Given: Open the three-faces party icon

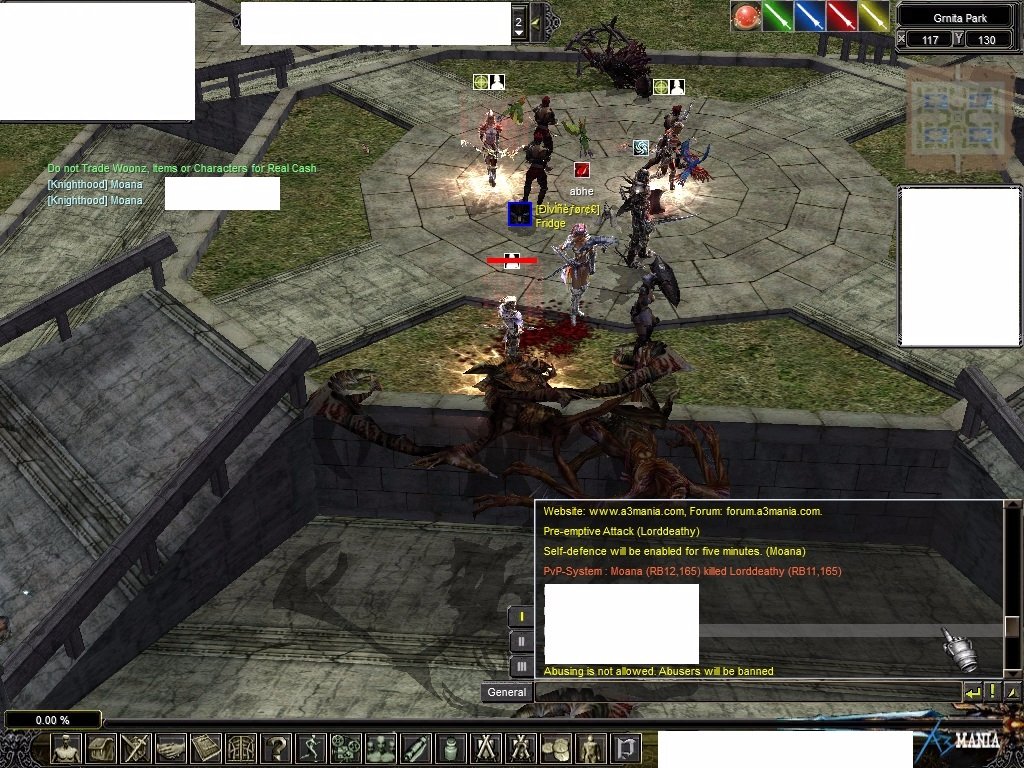Looking at the screenshot, I should [381, 748].
